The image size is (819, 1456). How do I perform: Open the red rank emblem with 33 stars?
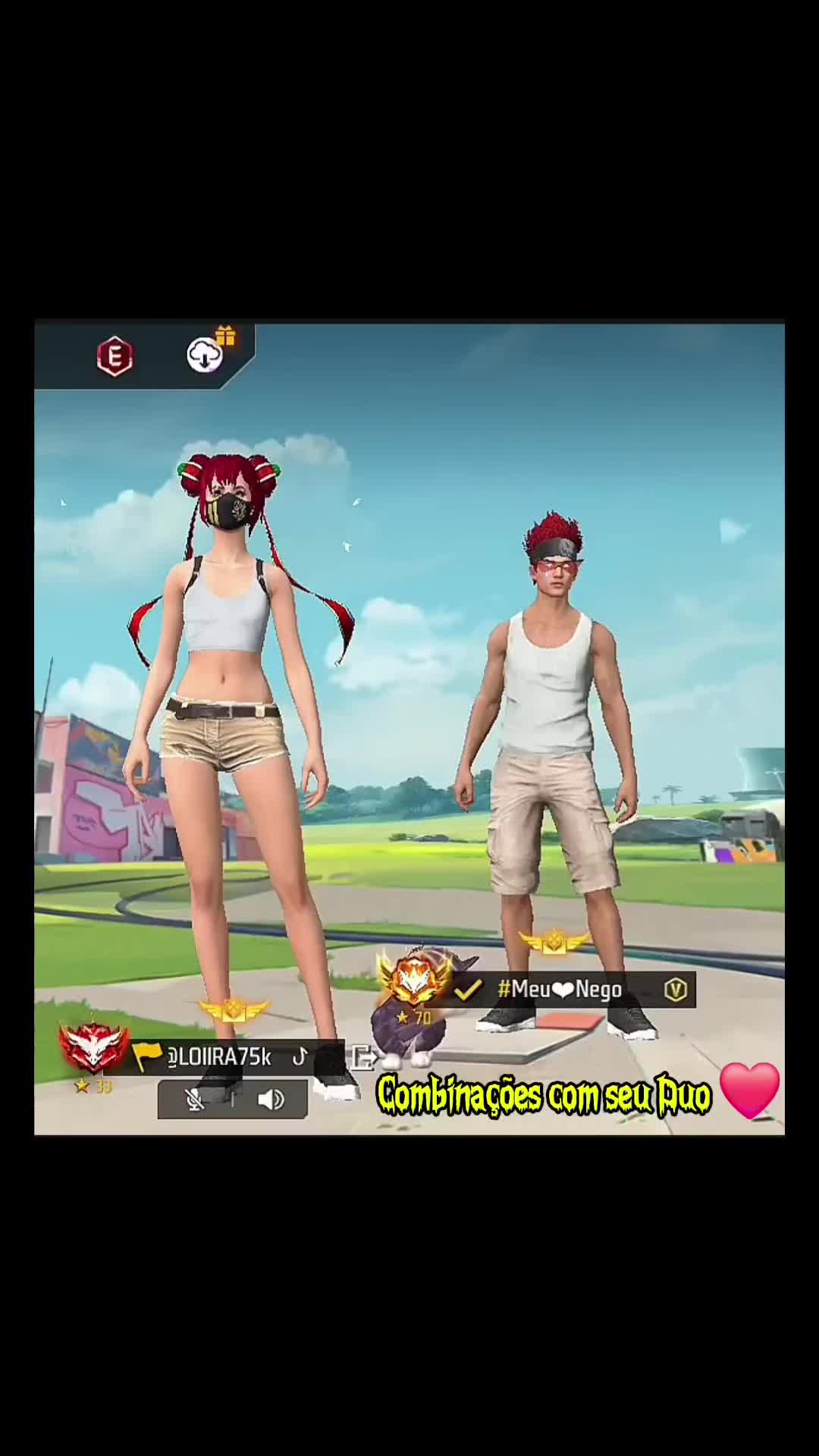[x=93, y=1049]
